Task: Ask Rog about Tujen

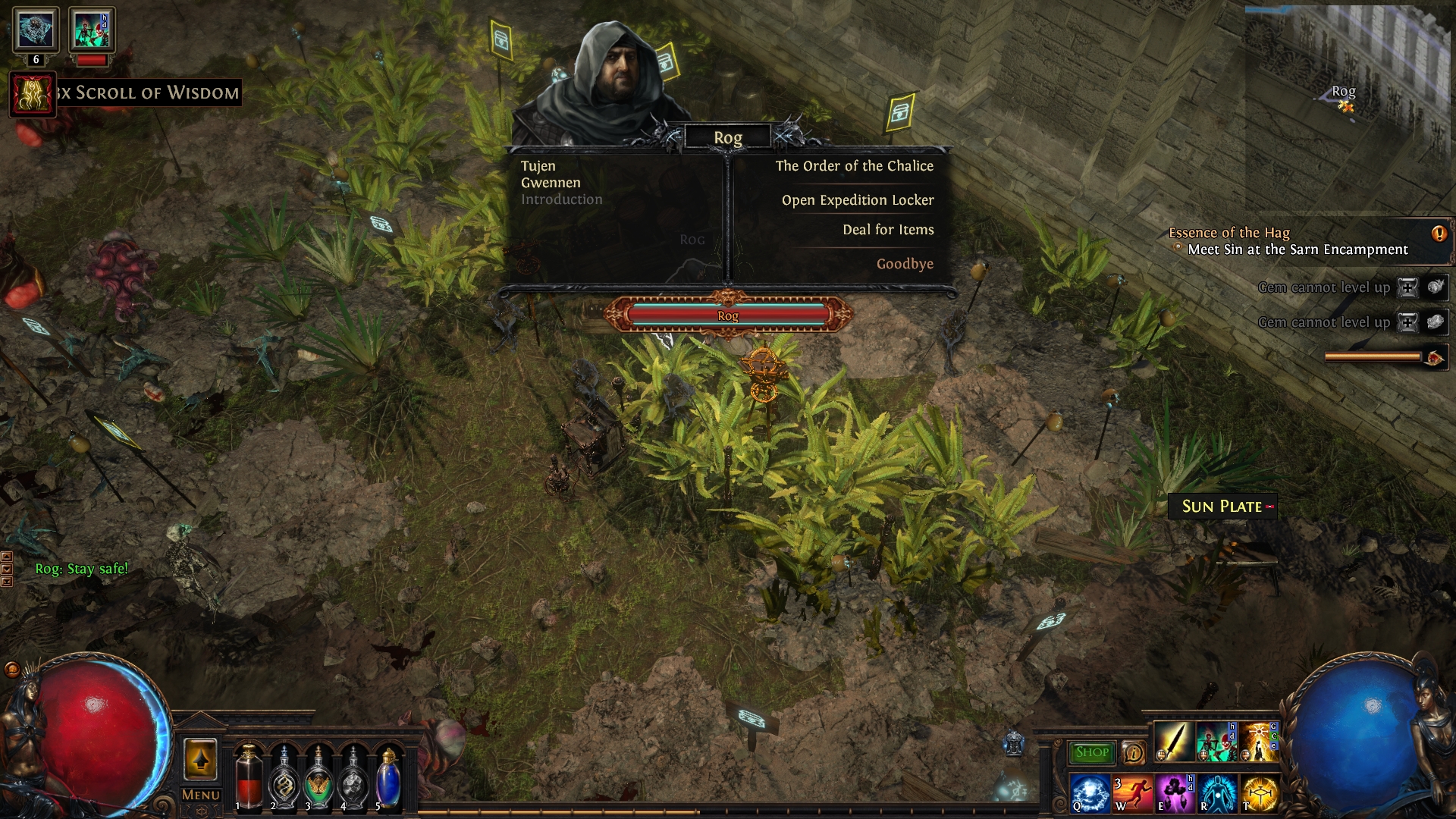Action: (538, 166)
